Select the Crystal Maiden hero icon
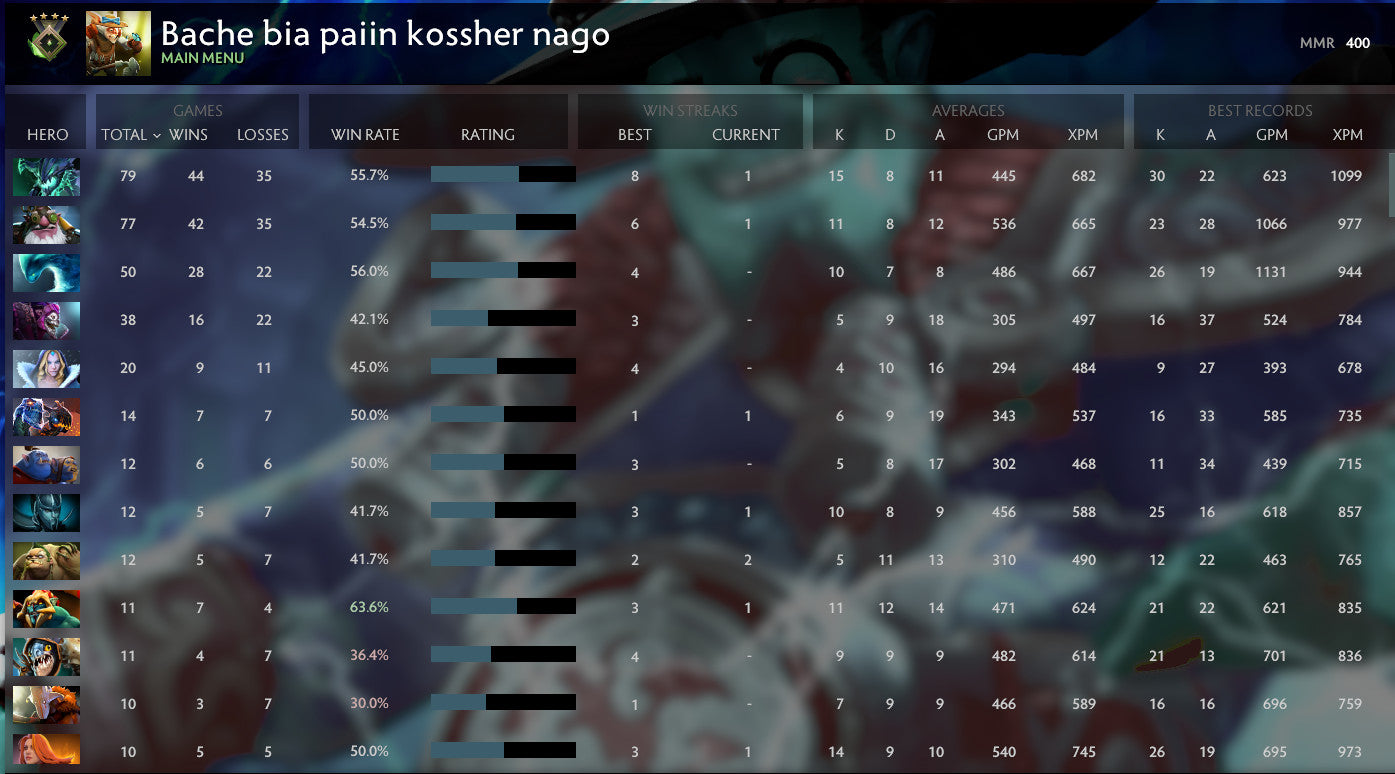 click(x=45, y=367)
